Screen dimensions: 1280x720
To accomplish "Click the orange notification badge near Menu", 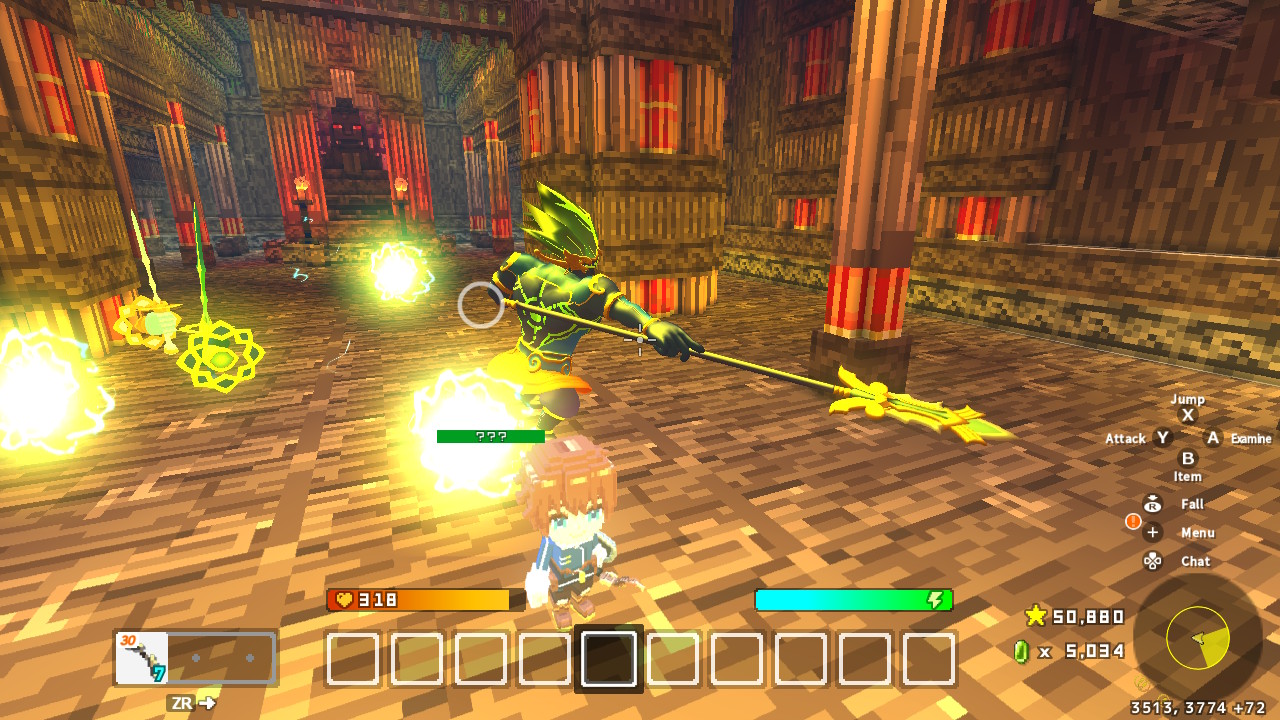I will pyautogui.click(x=1133, y=521).
